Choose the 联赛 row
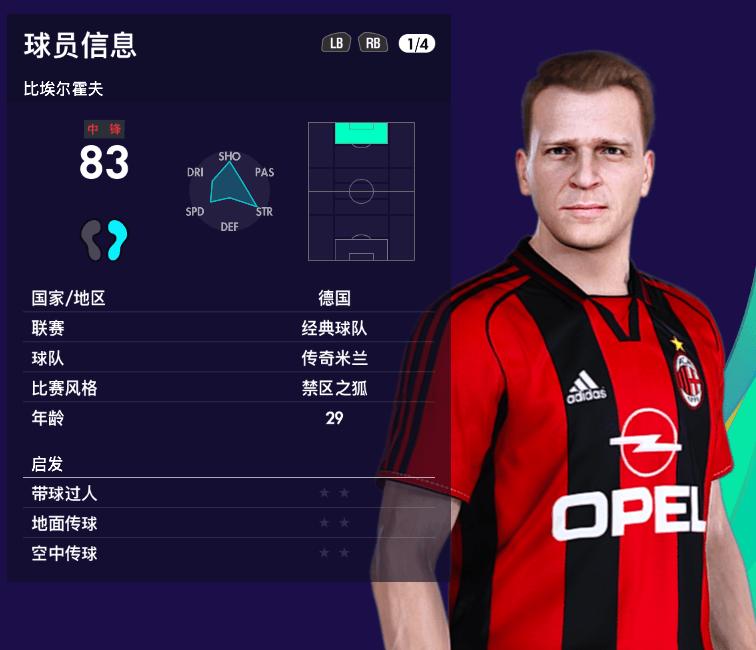This screenshot has width=756, height=650. (x=230, y=328)
